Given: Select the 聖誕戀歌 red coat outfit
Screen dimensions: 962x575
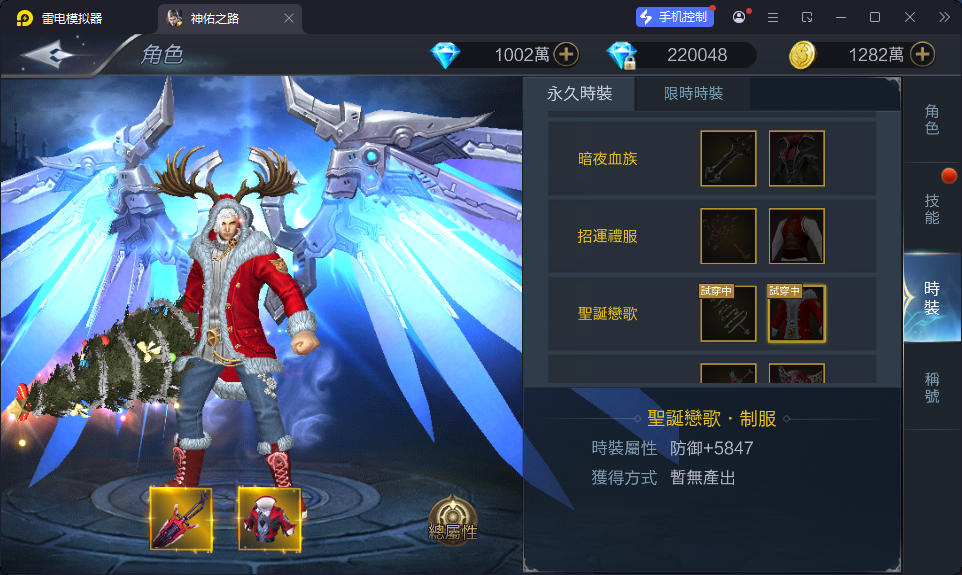Looking at the screenshot, I should [x=797, y=314].
